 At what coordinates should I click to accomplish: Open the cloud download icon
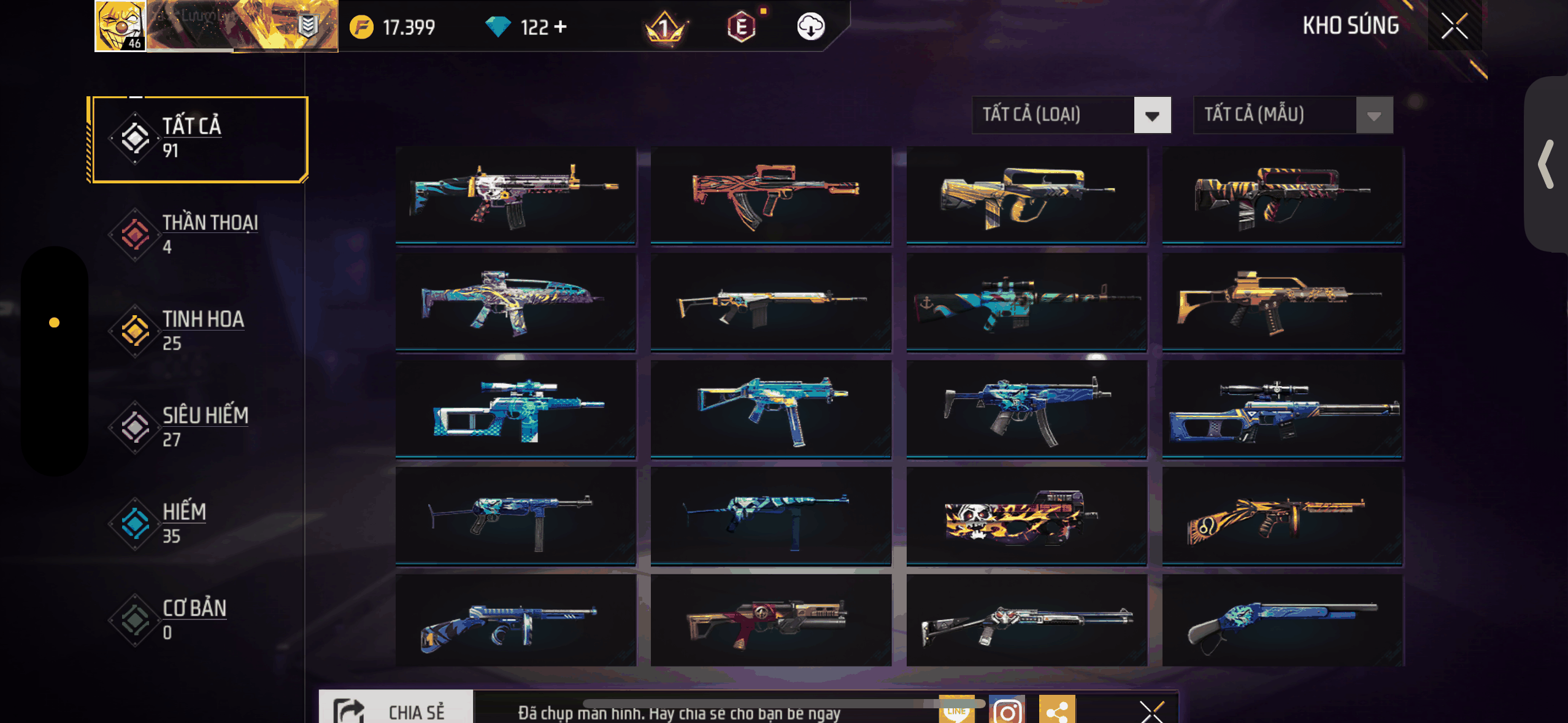click(810, 27)
